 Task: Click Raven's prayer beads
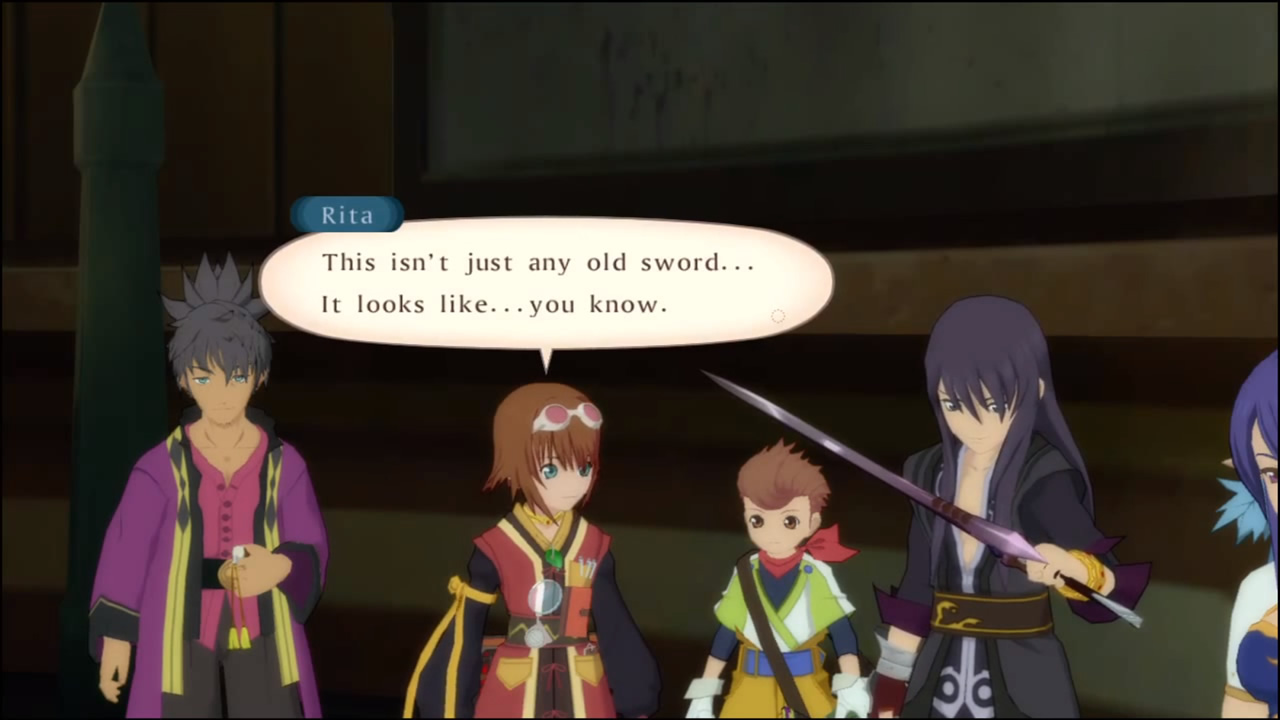coord(240,570)
